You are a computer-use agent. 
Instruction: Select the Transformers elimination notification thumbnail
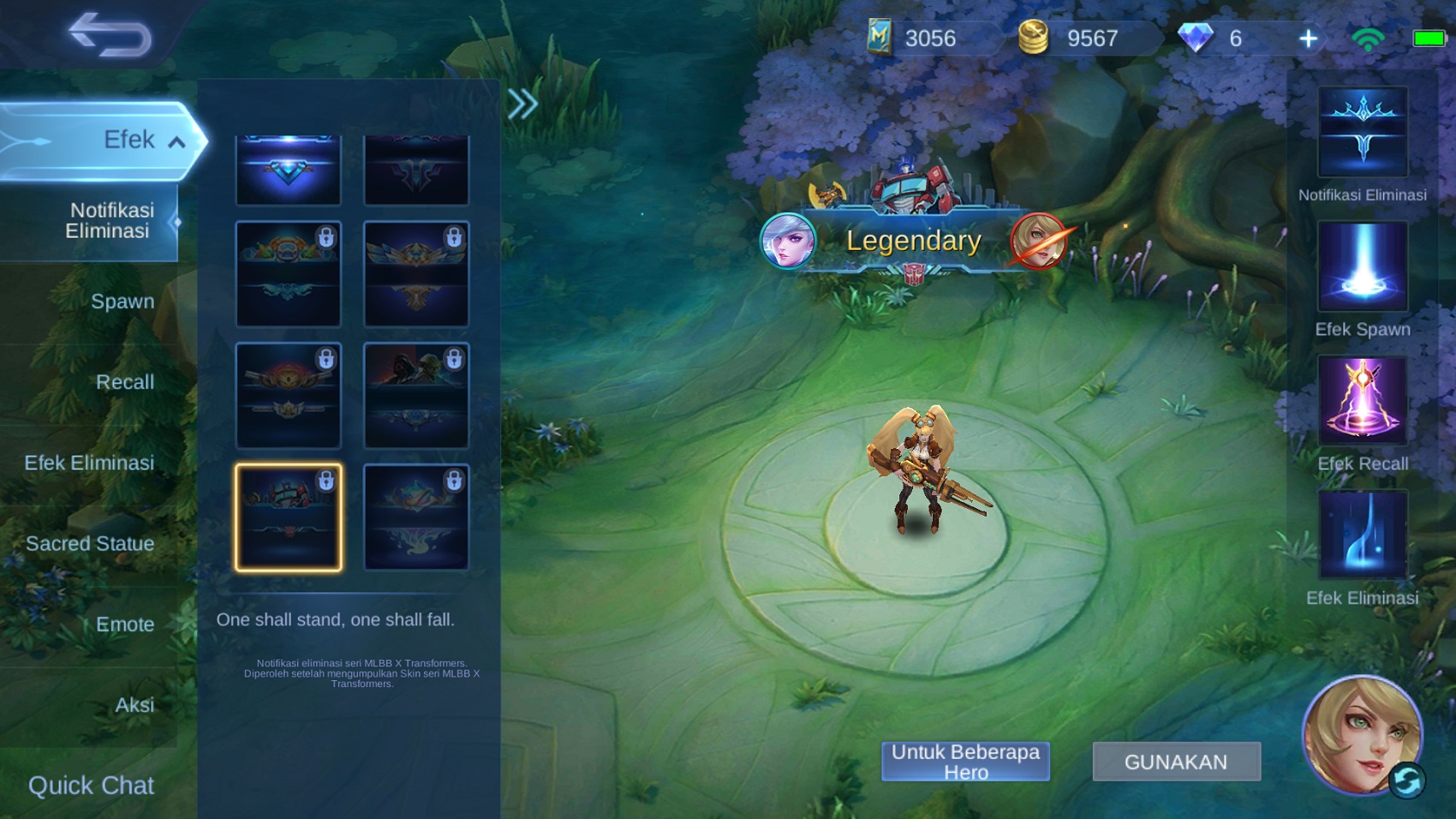click(289, 517)
